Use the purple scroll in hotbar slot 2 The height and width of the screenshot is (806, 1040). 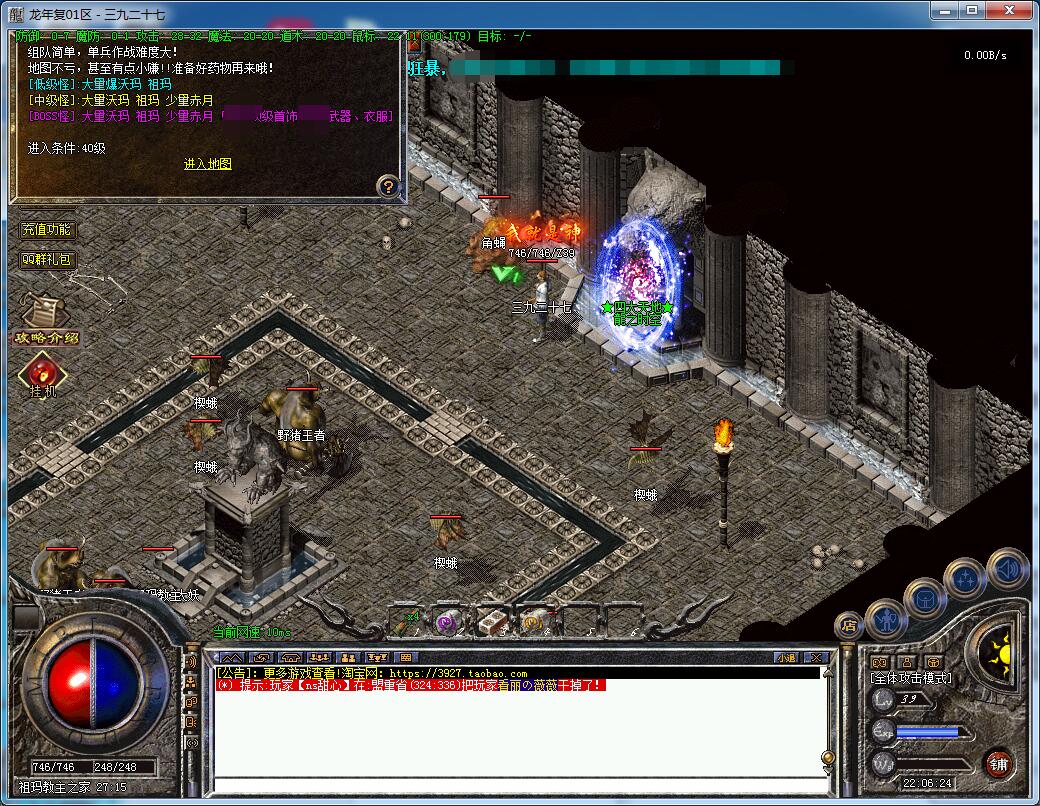447,622
